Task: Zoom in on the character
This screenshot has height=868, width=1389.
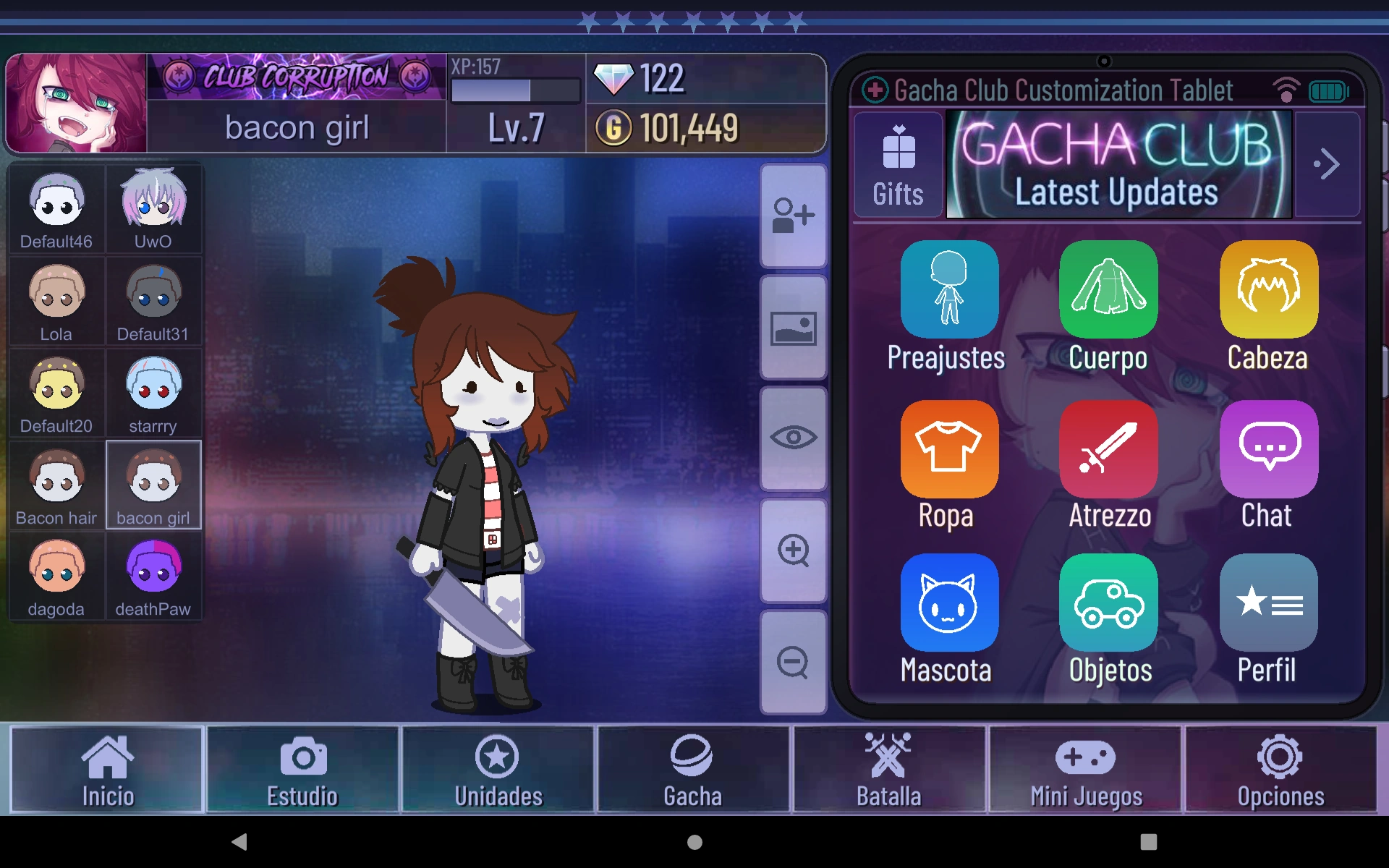Action: tap(794, 551)
